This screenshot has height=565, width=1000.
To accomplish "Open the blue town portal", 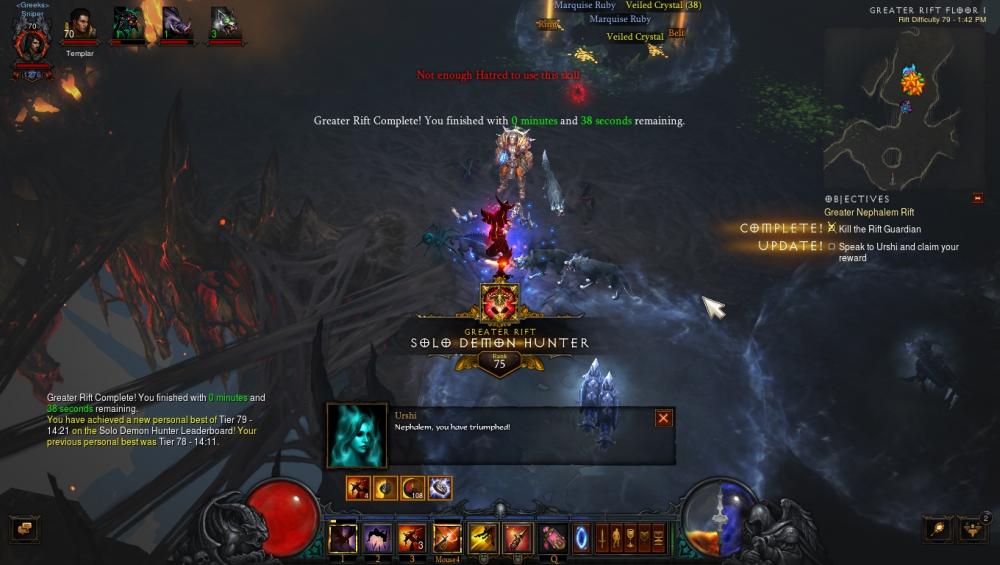I will coord(581,538).
